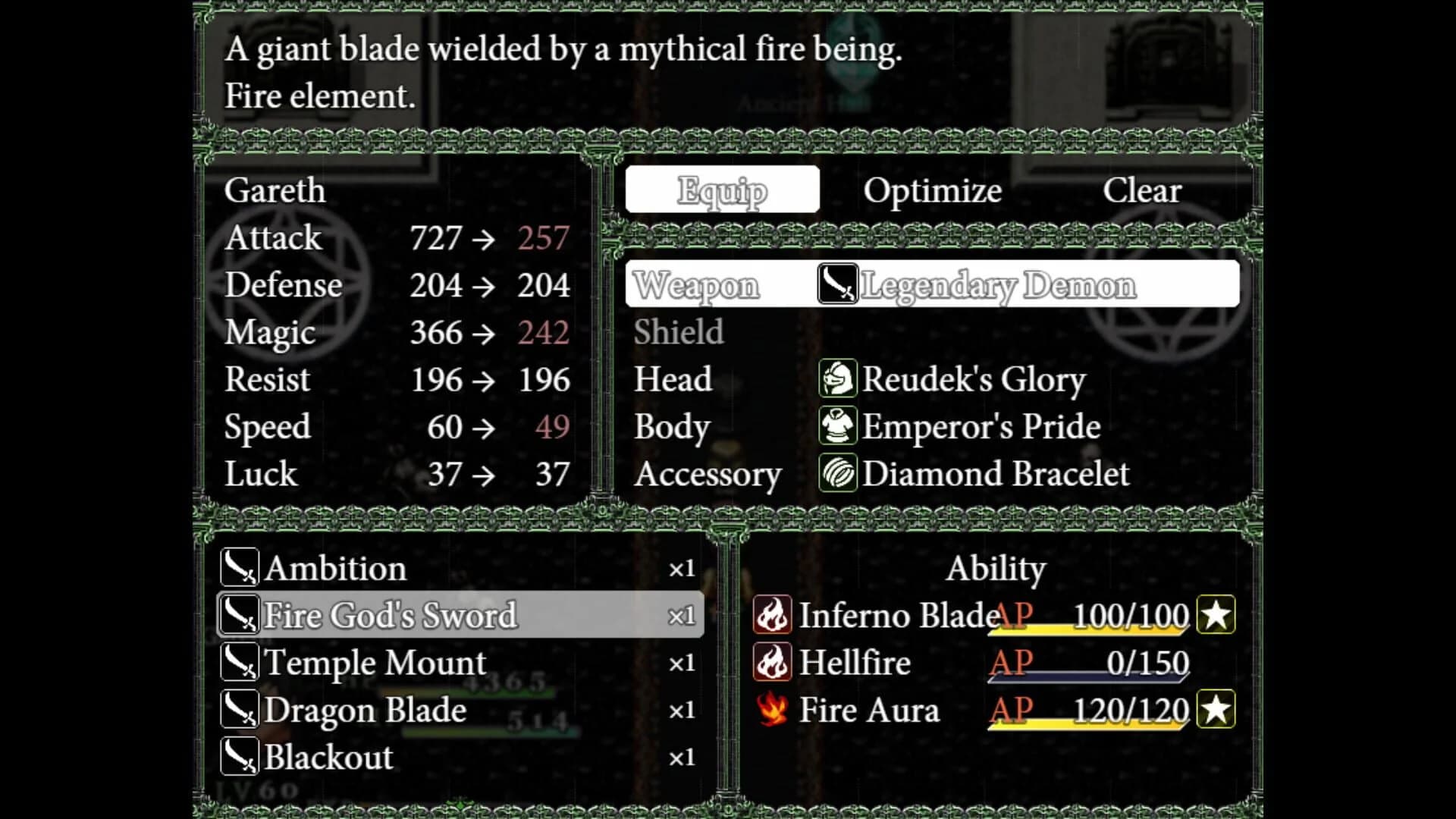1456x819 pixels.
Task: Click the flame icon next to Inferno Blade
Action: tap(771, 615)
